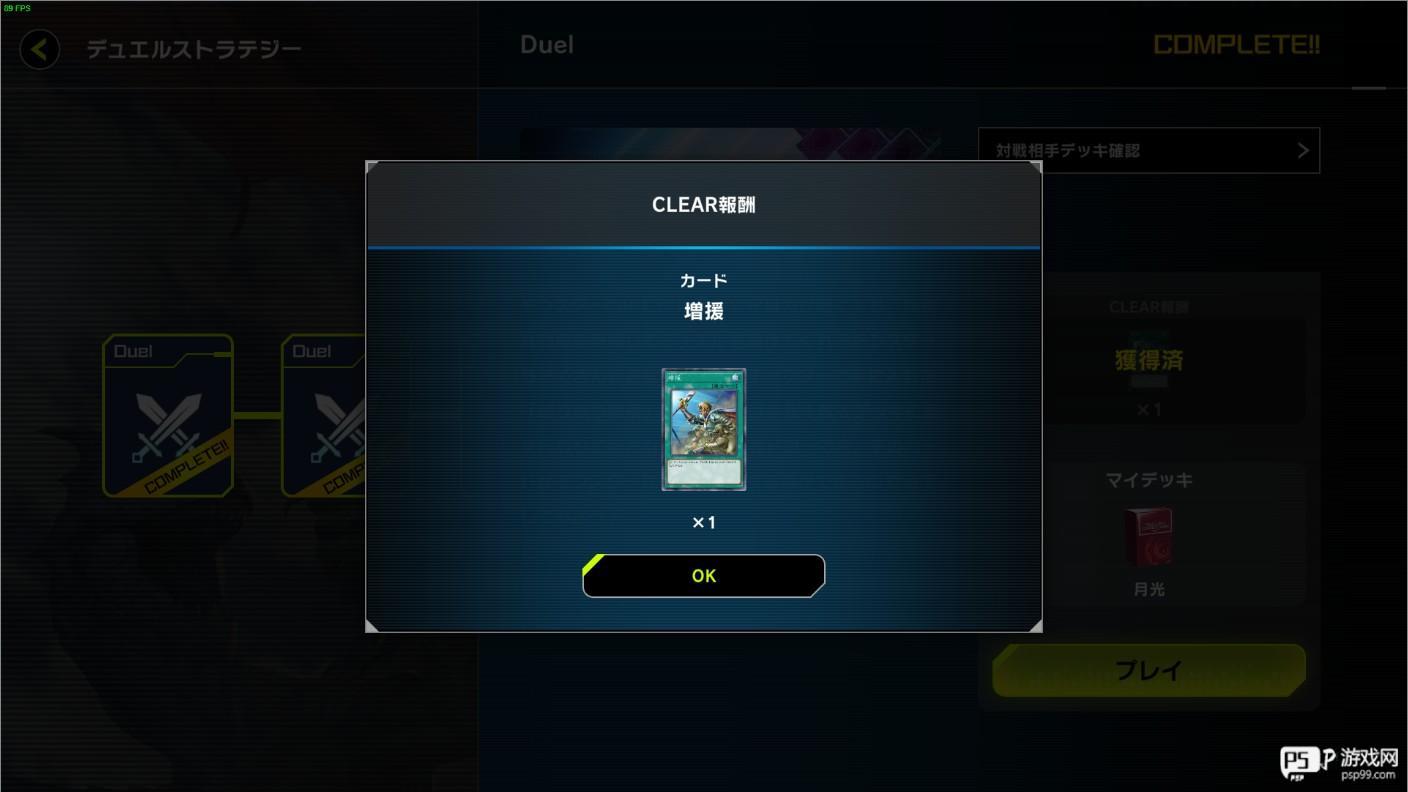The image size is (1408, 792).
Task: Select the 月光 deck under マイデッキ
Action: (x=1148, y=537)
